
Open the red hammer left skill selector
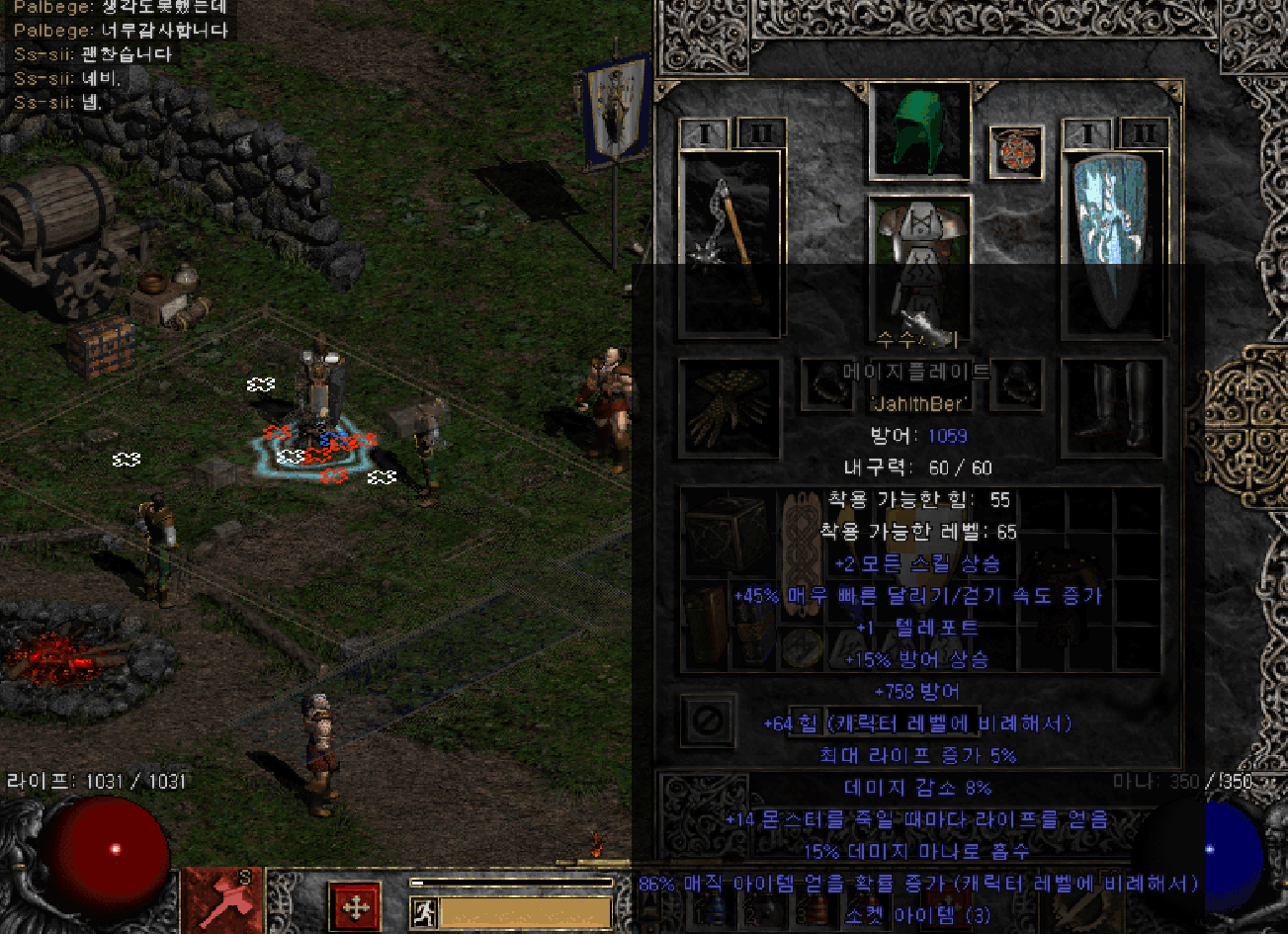222,899
